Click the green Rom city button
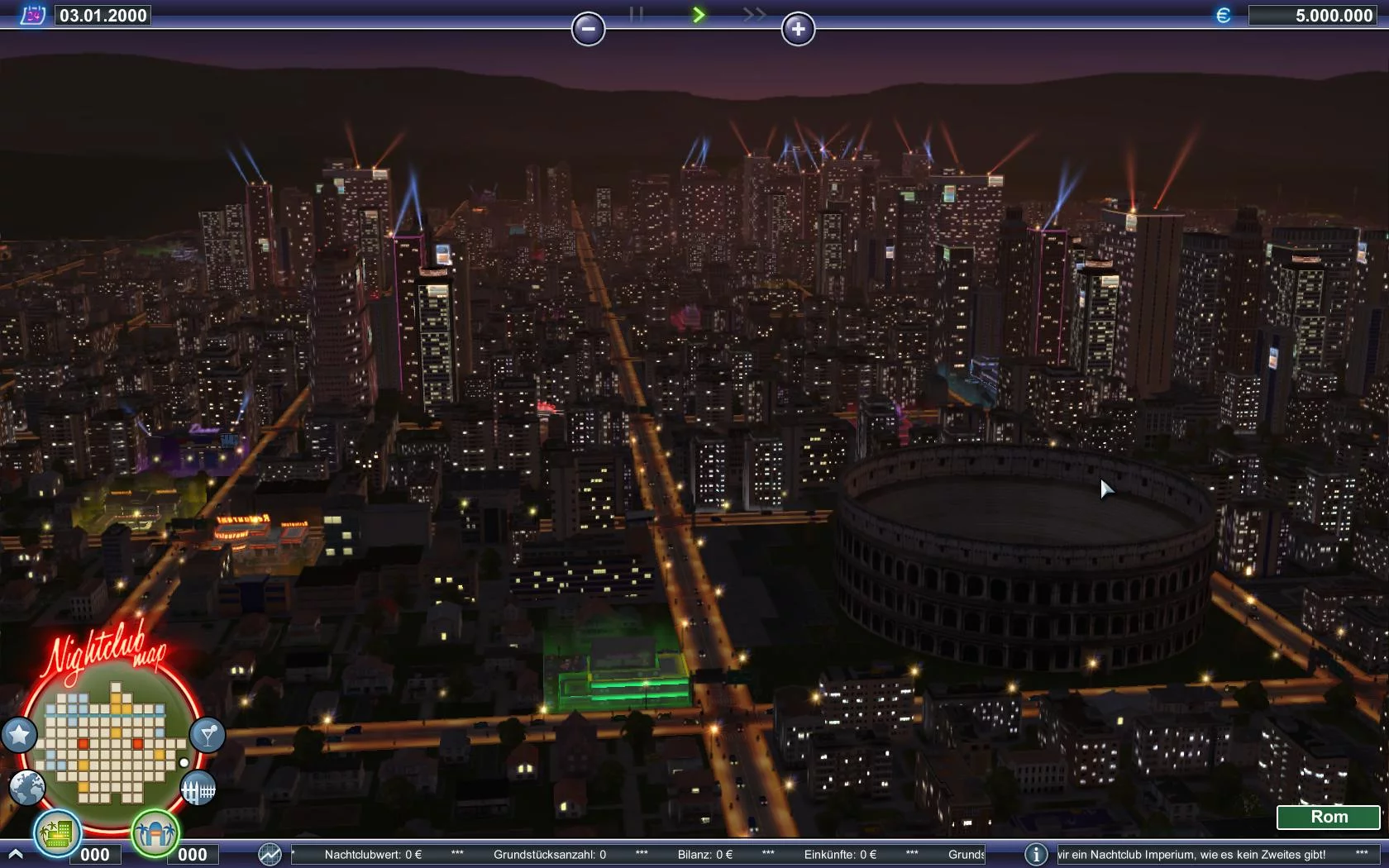The image size is (1389, 868). pyautogui.click(x=1328, y=817)
